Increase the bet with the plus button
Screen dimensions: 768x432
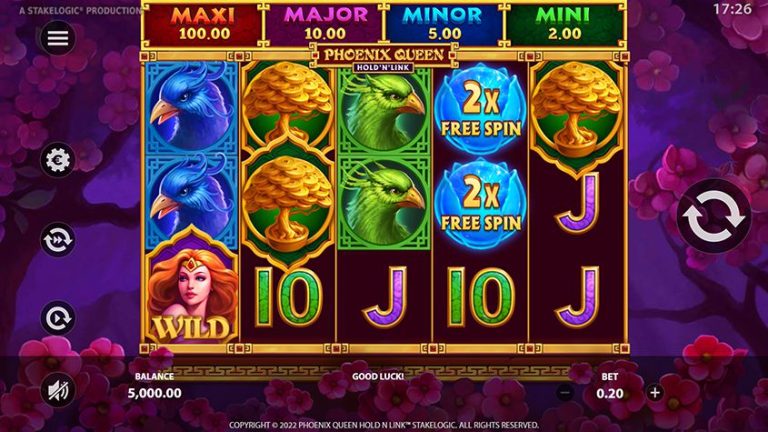[655, 393]
